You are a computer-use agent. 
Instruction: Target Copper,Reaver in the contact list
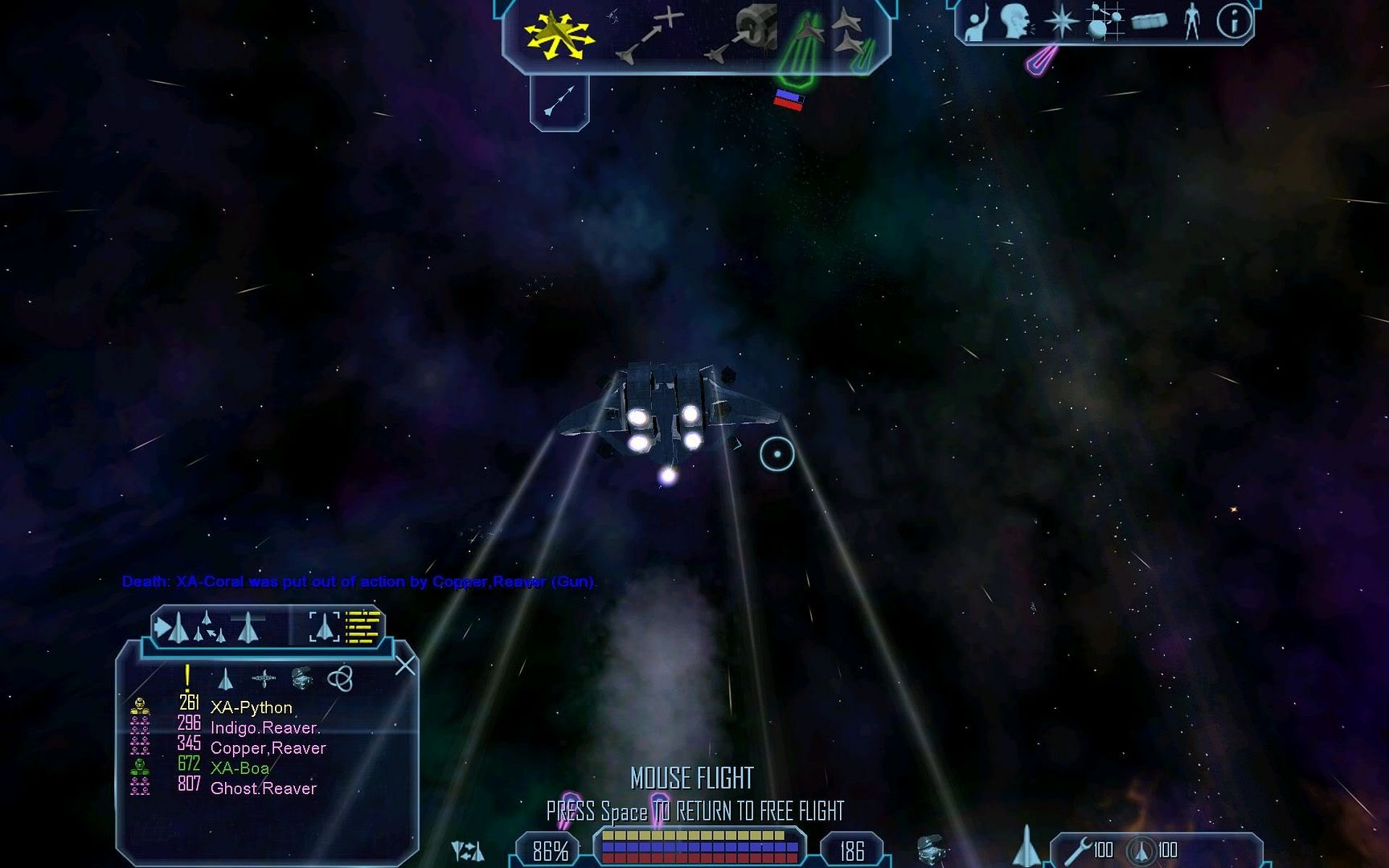click(x=268, y=748)
